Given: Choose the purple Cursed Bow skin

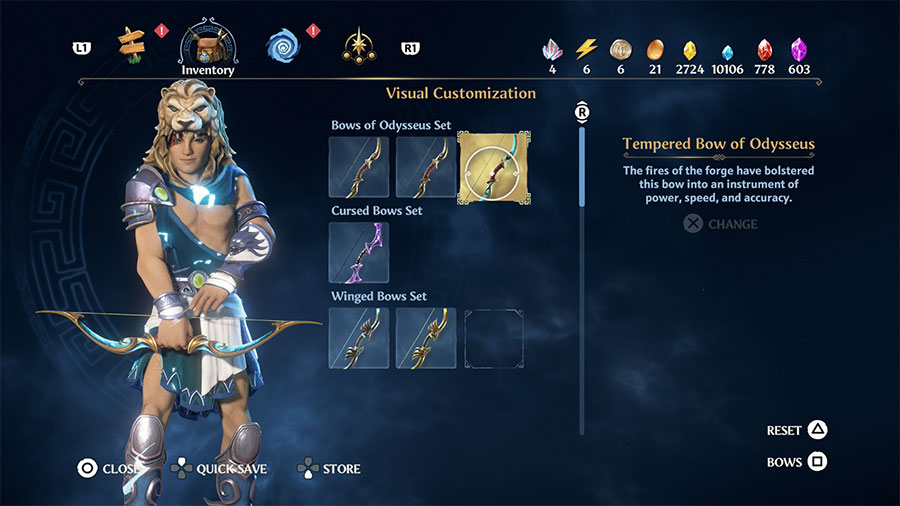Looking at the screenshot, I should coord(359,252).
